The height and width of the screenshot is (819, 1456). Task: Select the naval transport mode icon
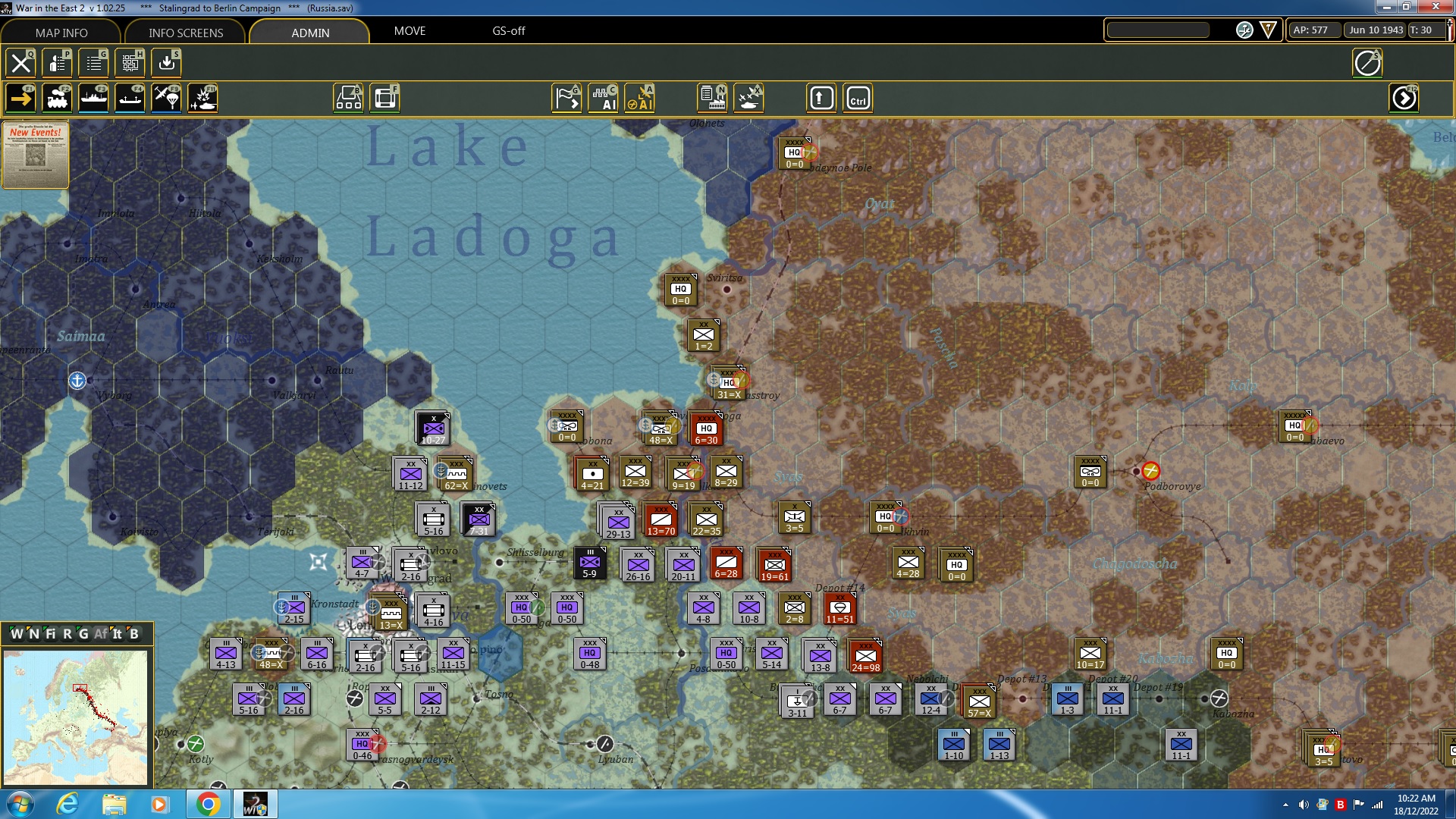pos(94,98)
